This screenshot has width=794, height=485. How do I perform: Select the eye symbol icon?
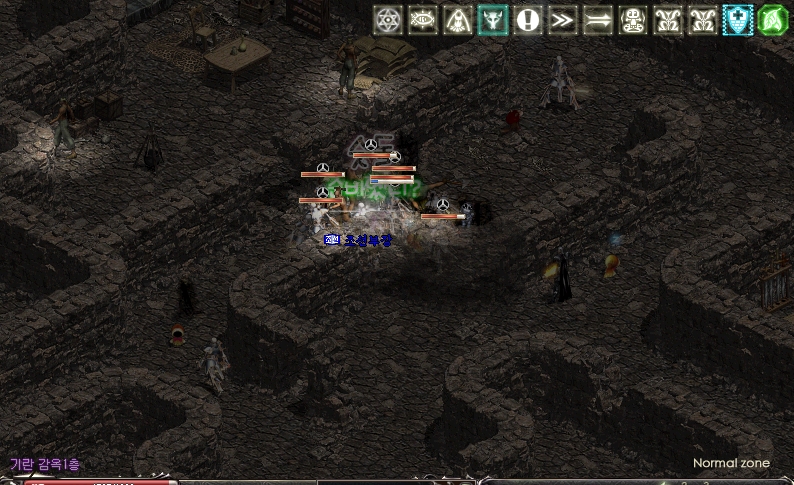[423, 20]
